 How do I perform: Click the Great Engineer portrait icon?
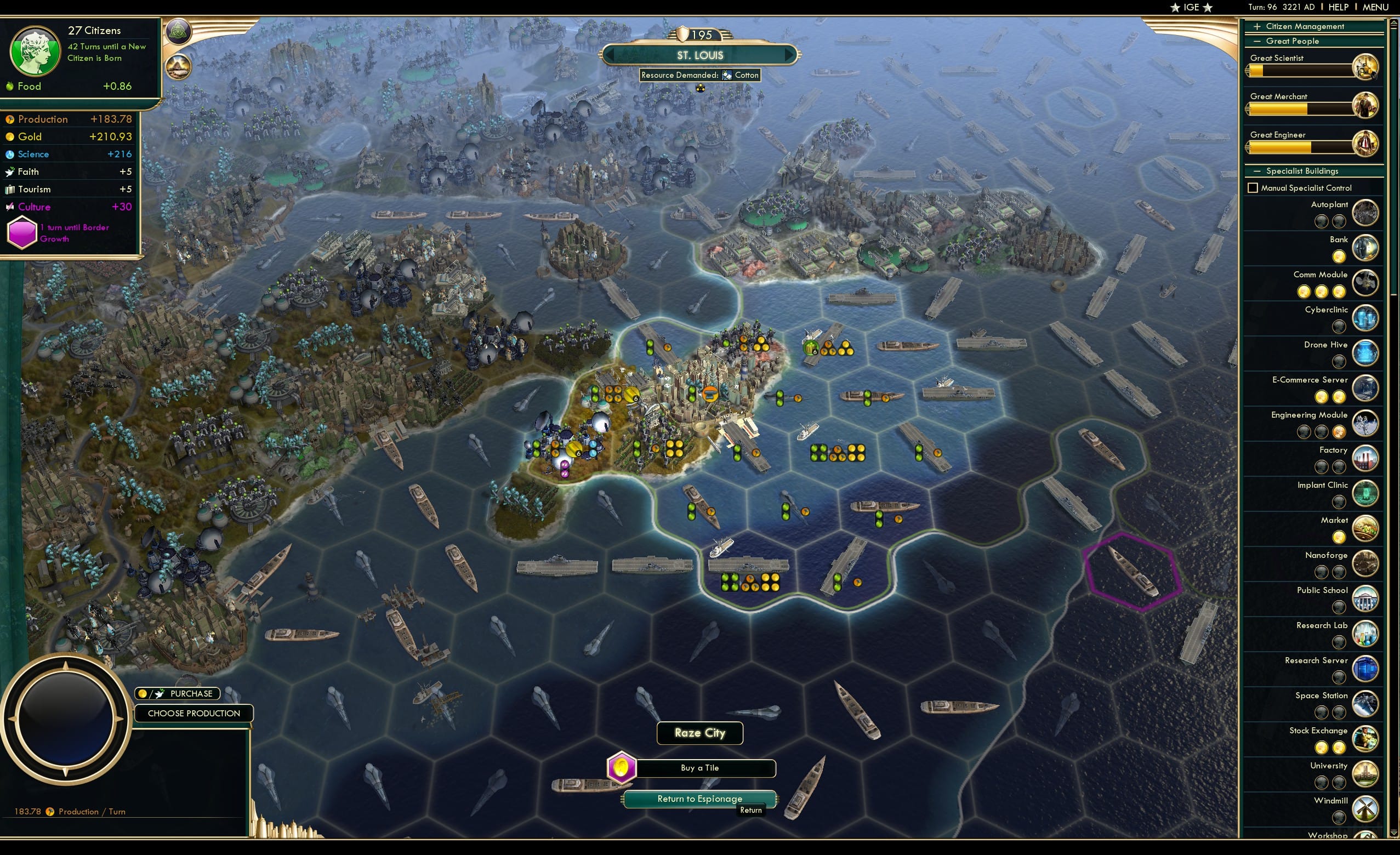1366,144
